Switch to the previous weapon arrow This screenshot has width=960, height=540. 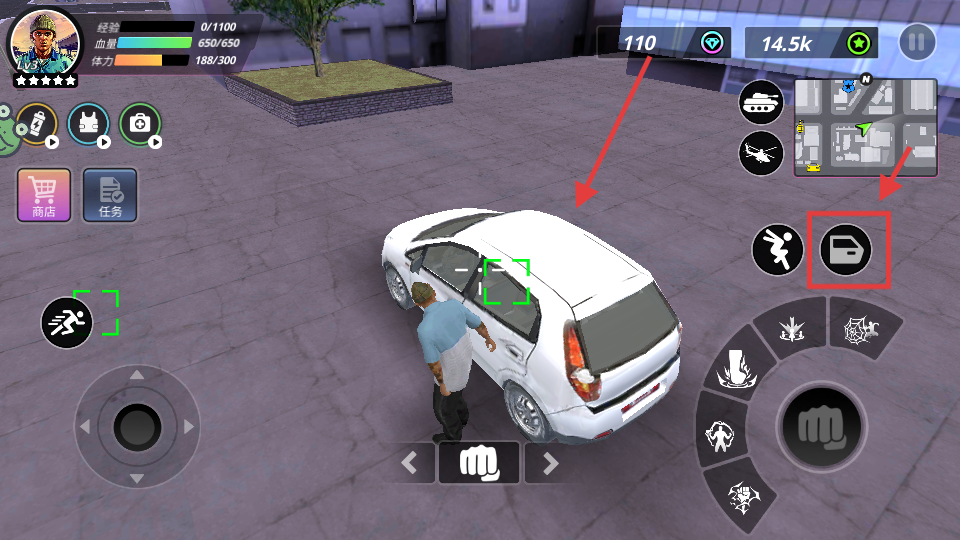coord(409,462)
